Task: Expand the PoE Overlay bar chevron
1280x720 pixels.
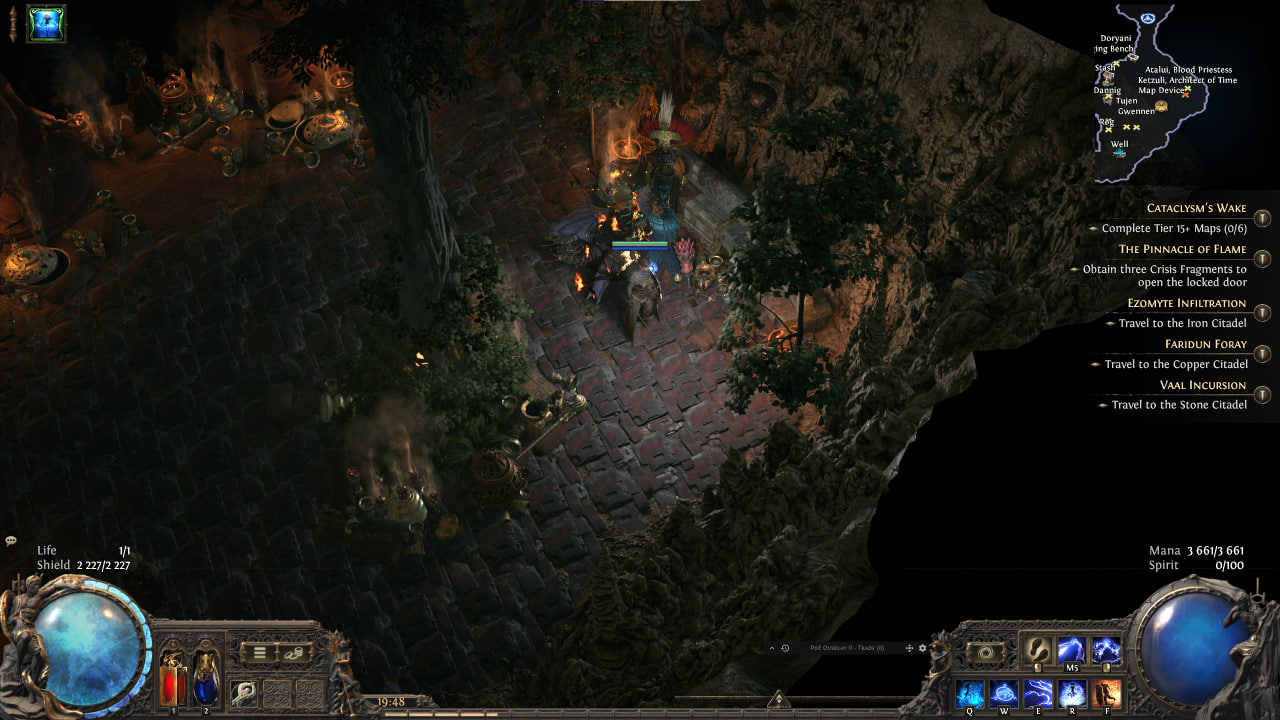Action: click(x=772, y=648)
